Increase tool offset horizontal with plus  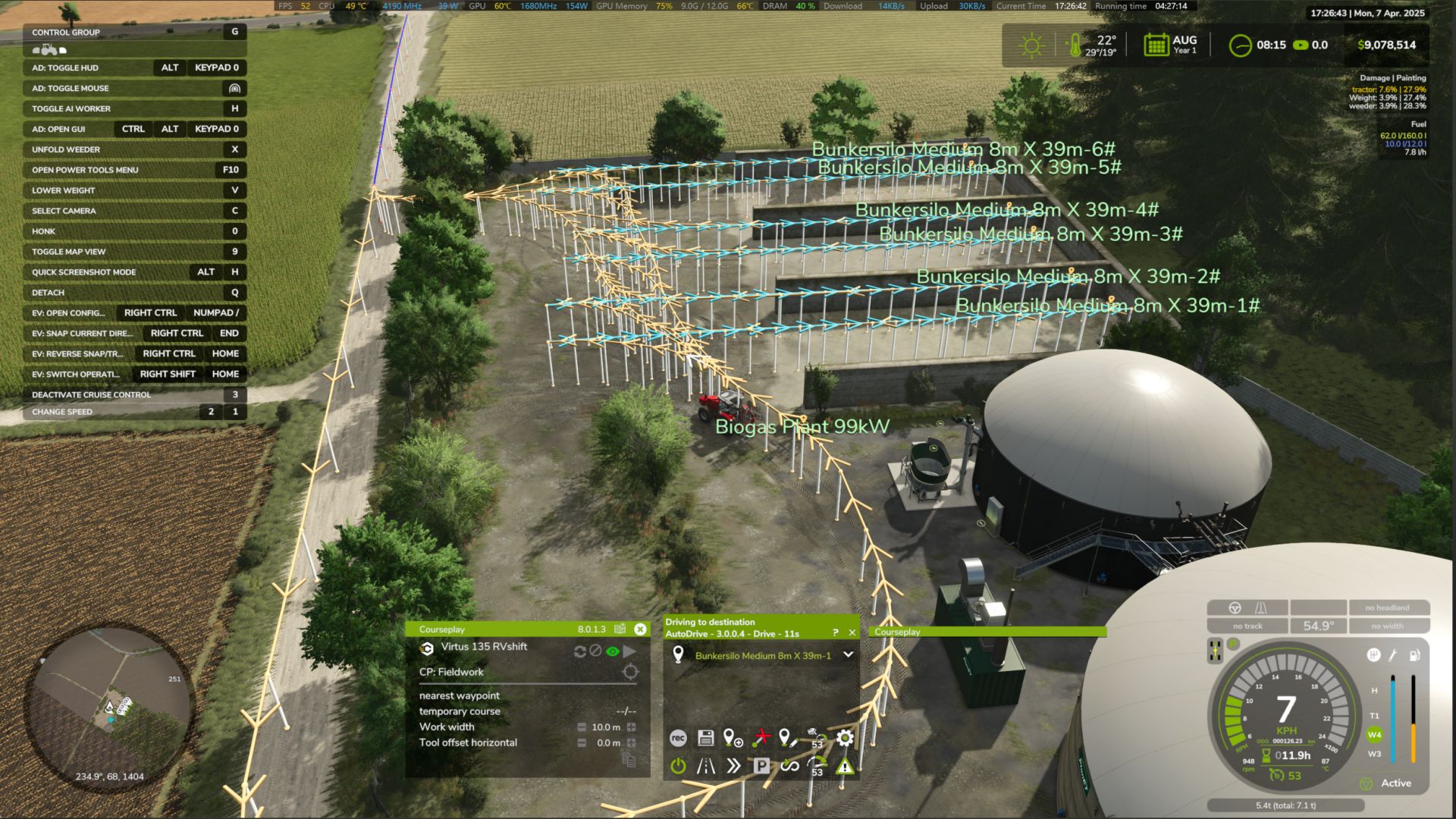coord(631,743)
